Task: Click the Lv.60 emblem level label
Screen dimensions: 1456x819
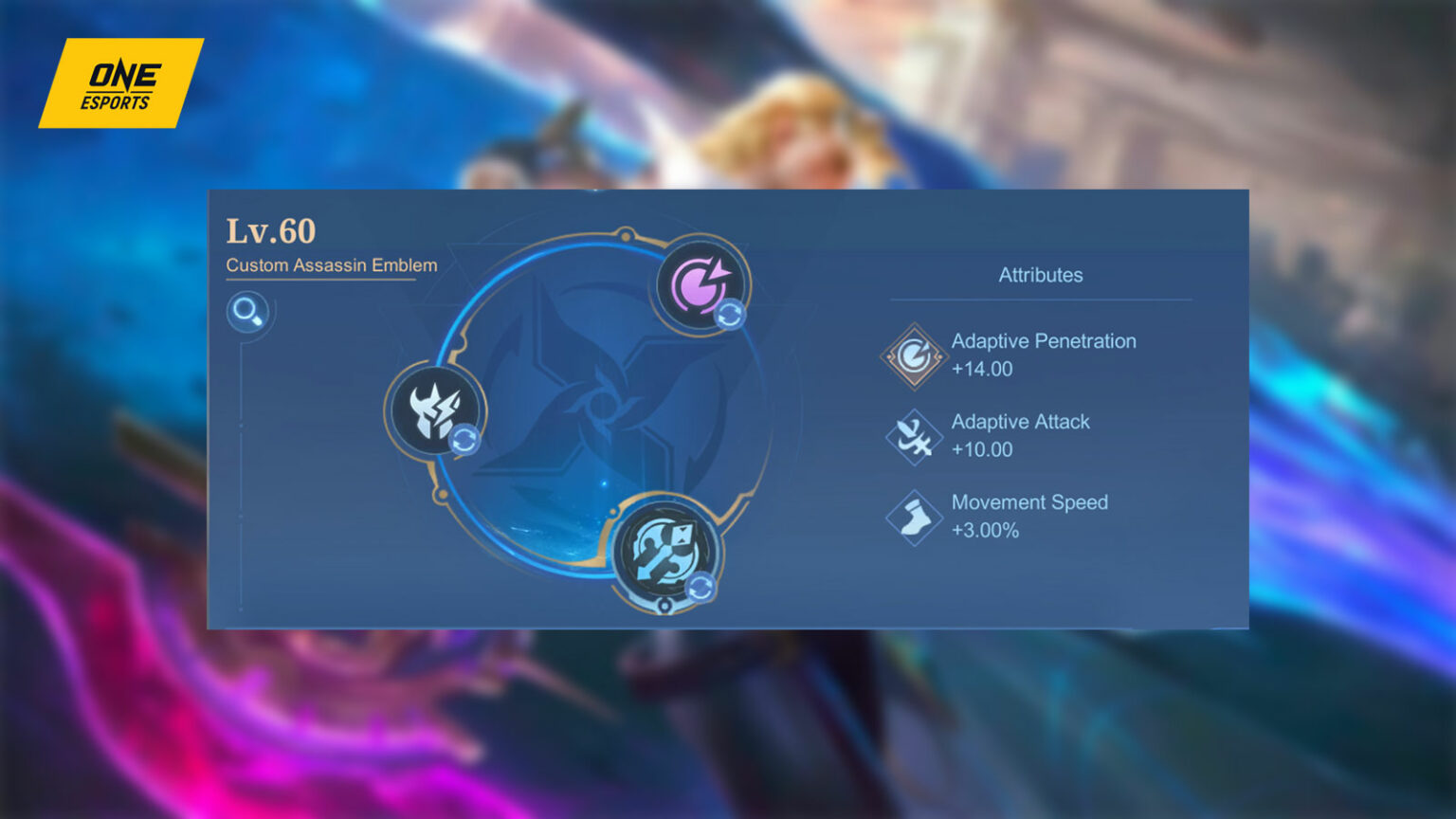Action: pos(270,230)
